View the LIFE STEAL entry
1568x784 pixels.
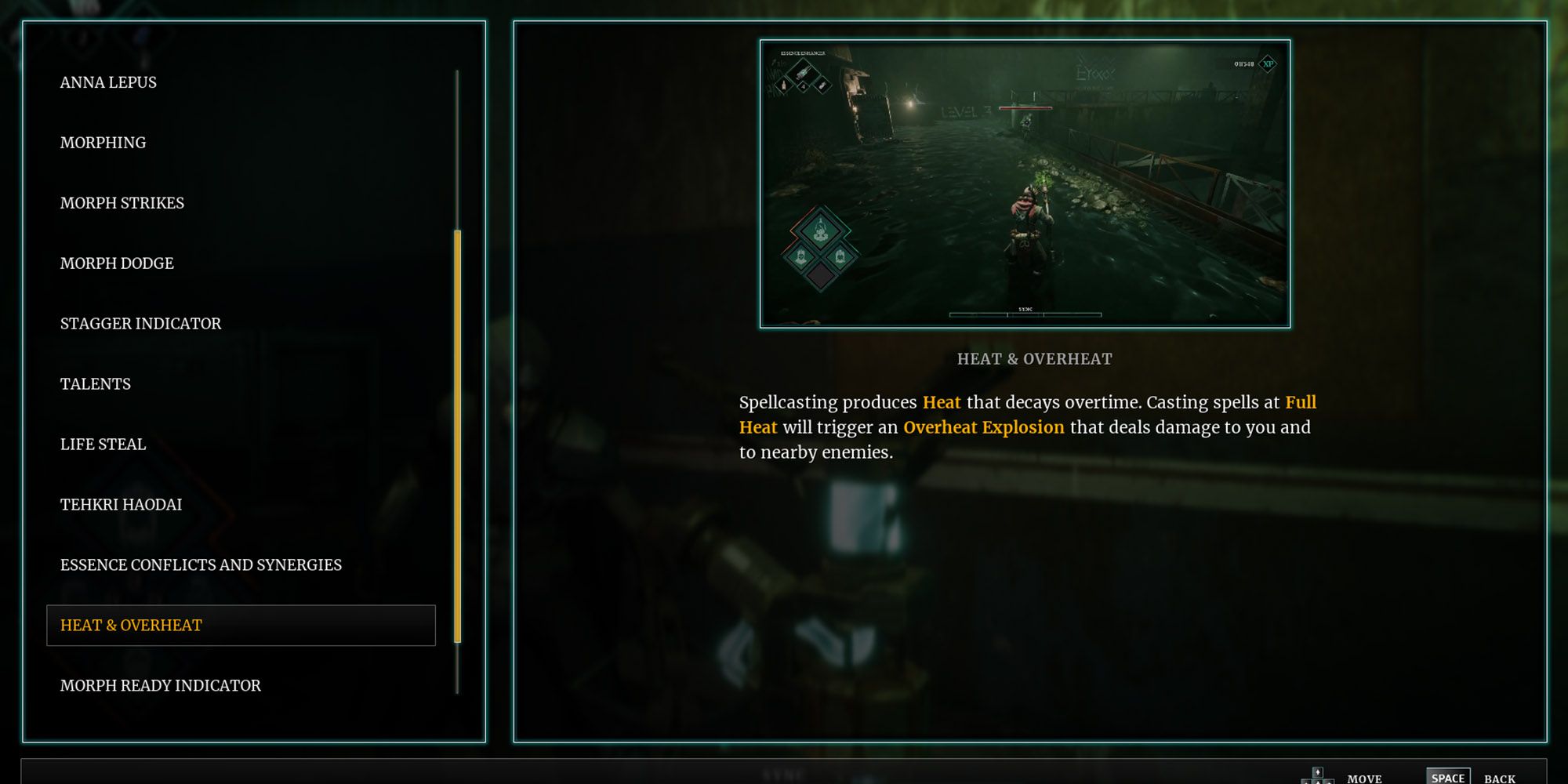(103, 444)
